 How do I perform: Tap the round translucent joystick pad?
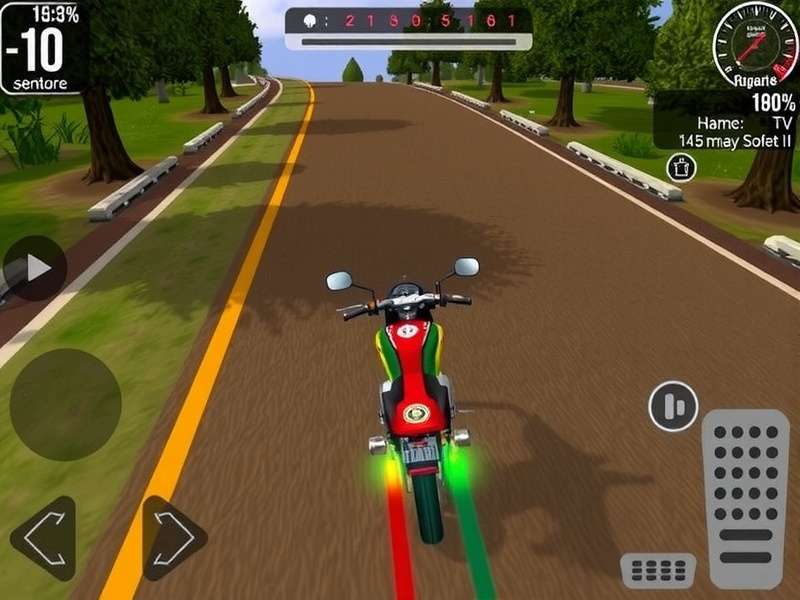coord(65,404)
